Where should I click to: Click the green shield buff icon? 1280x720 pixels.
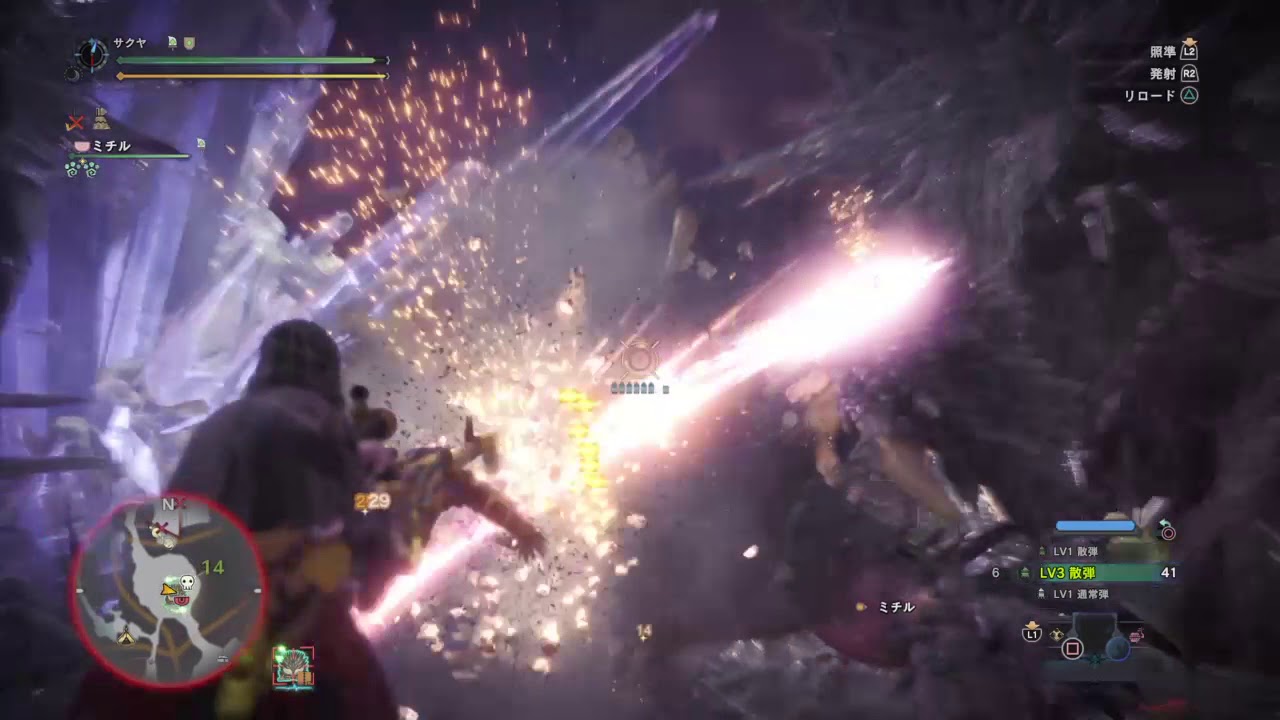point(189,43)
